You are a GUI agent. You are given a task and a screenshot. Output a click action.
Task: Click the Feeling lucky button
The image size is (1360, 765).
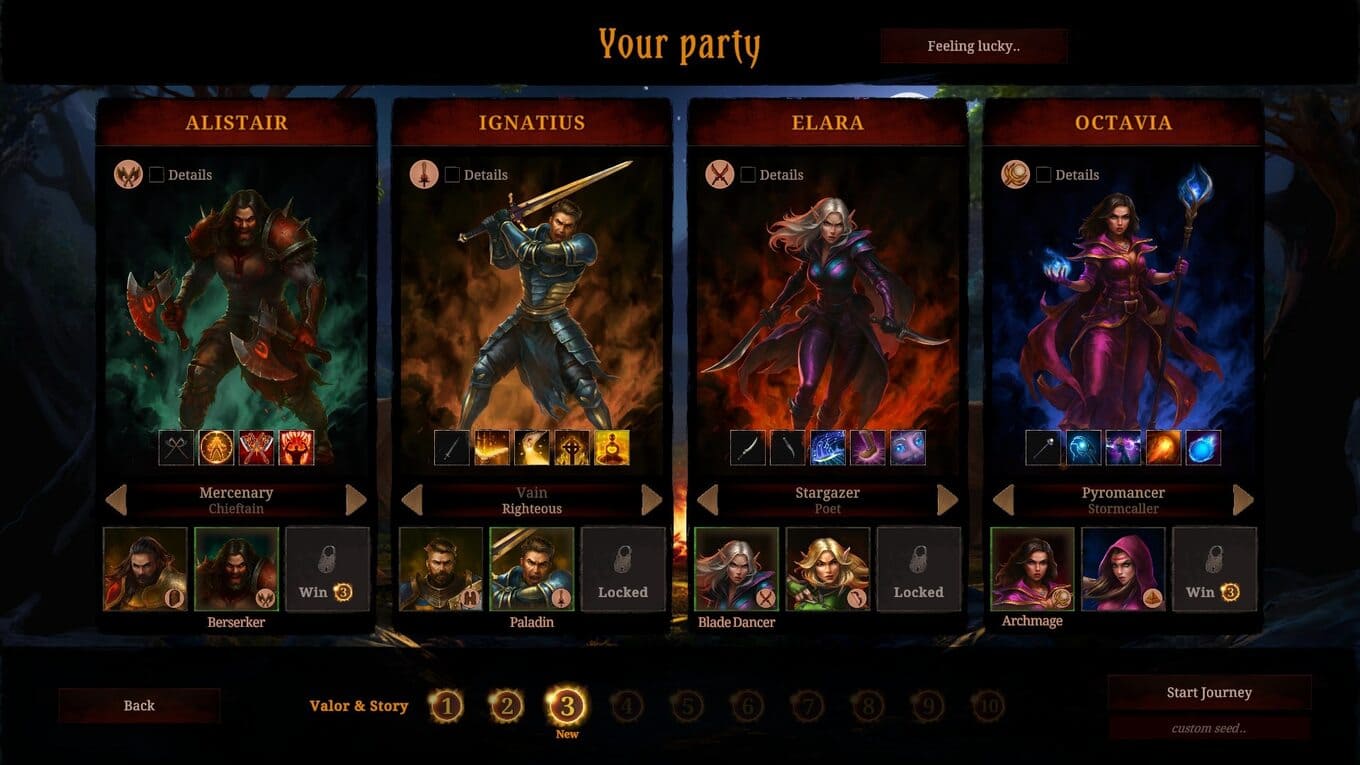coord(973,46)
